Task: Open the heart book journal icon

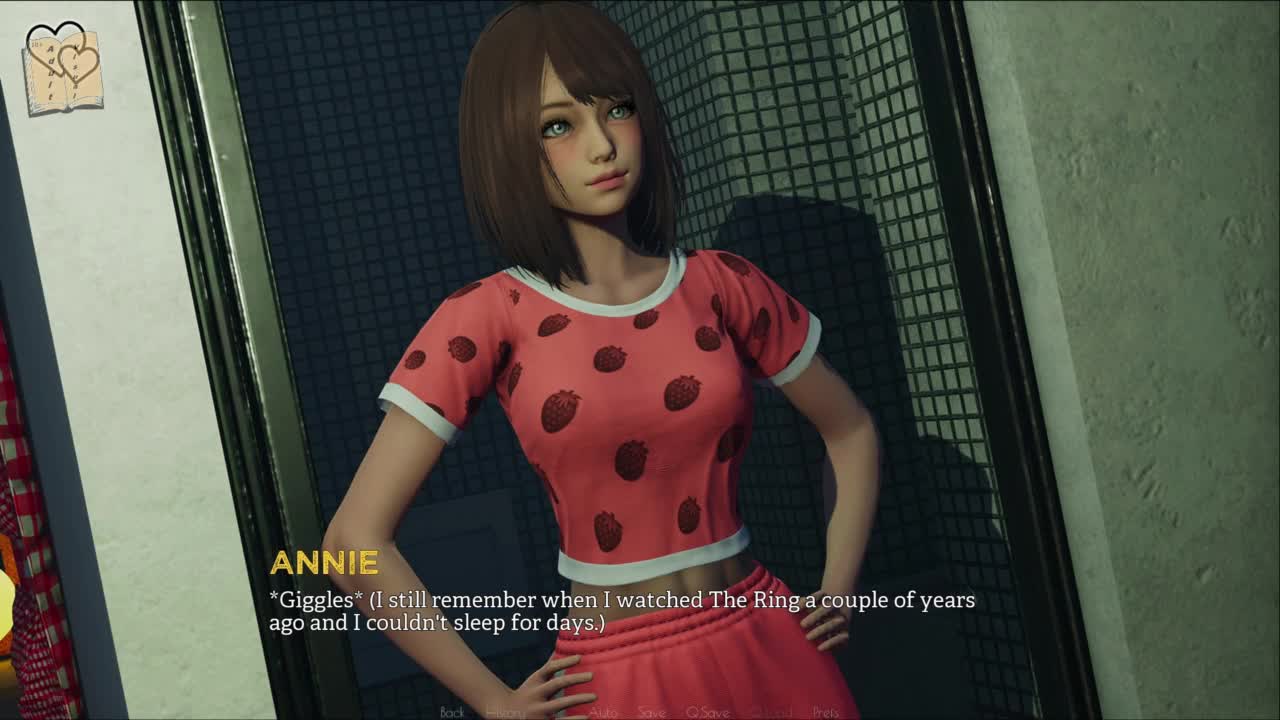Action: coord(65,68)
